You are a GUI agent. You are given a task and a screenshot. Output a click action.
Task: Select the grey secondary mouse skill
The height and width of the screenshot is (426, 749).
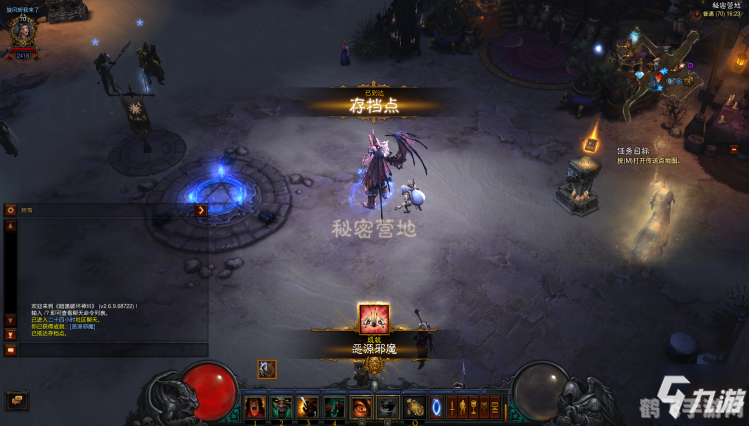tap(386, 407)
